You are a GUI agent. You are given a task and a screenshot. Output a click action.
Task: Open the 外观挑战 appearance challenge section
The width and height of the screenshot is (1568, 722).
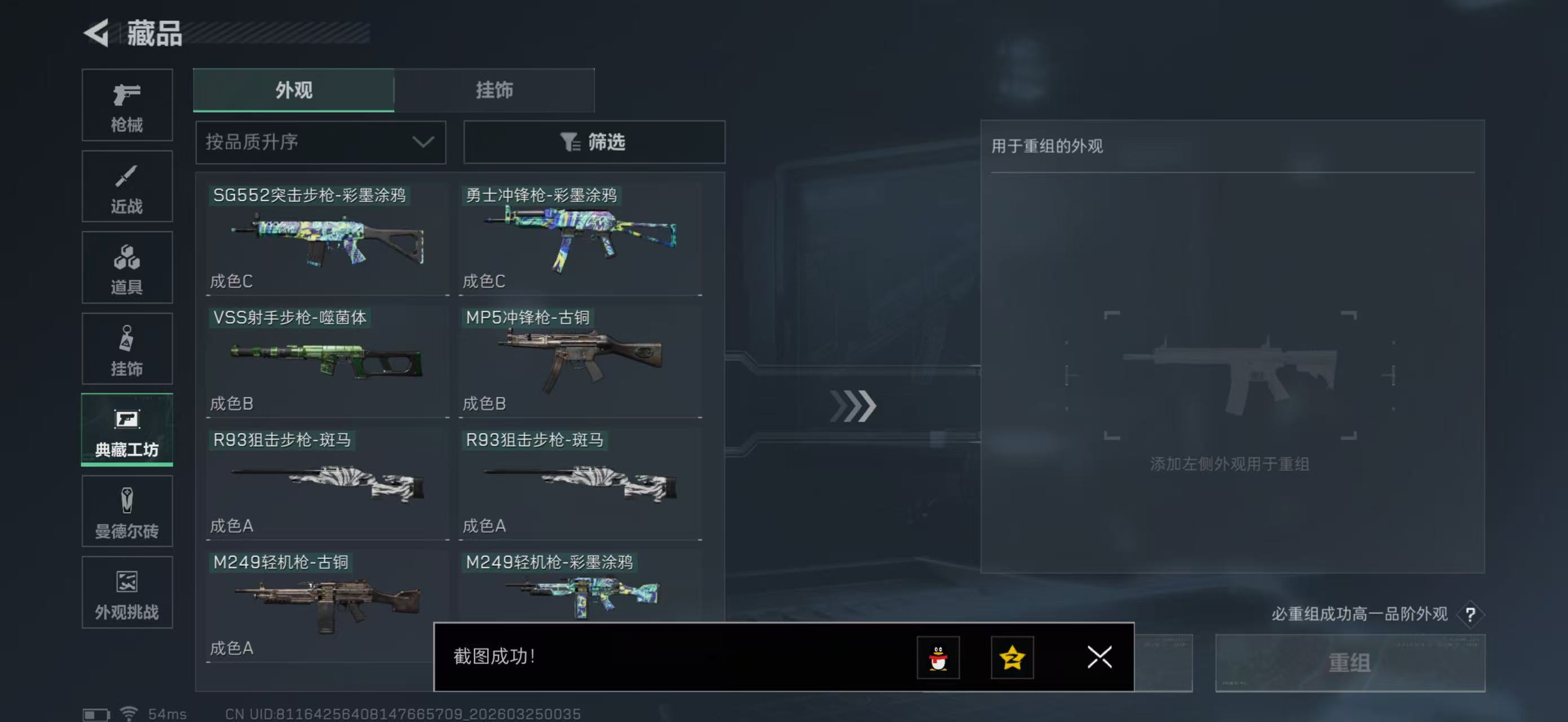[127, 593]
